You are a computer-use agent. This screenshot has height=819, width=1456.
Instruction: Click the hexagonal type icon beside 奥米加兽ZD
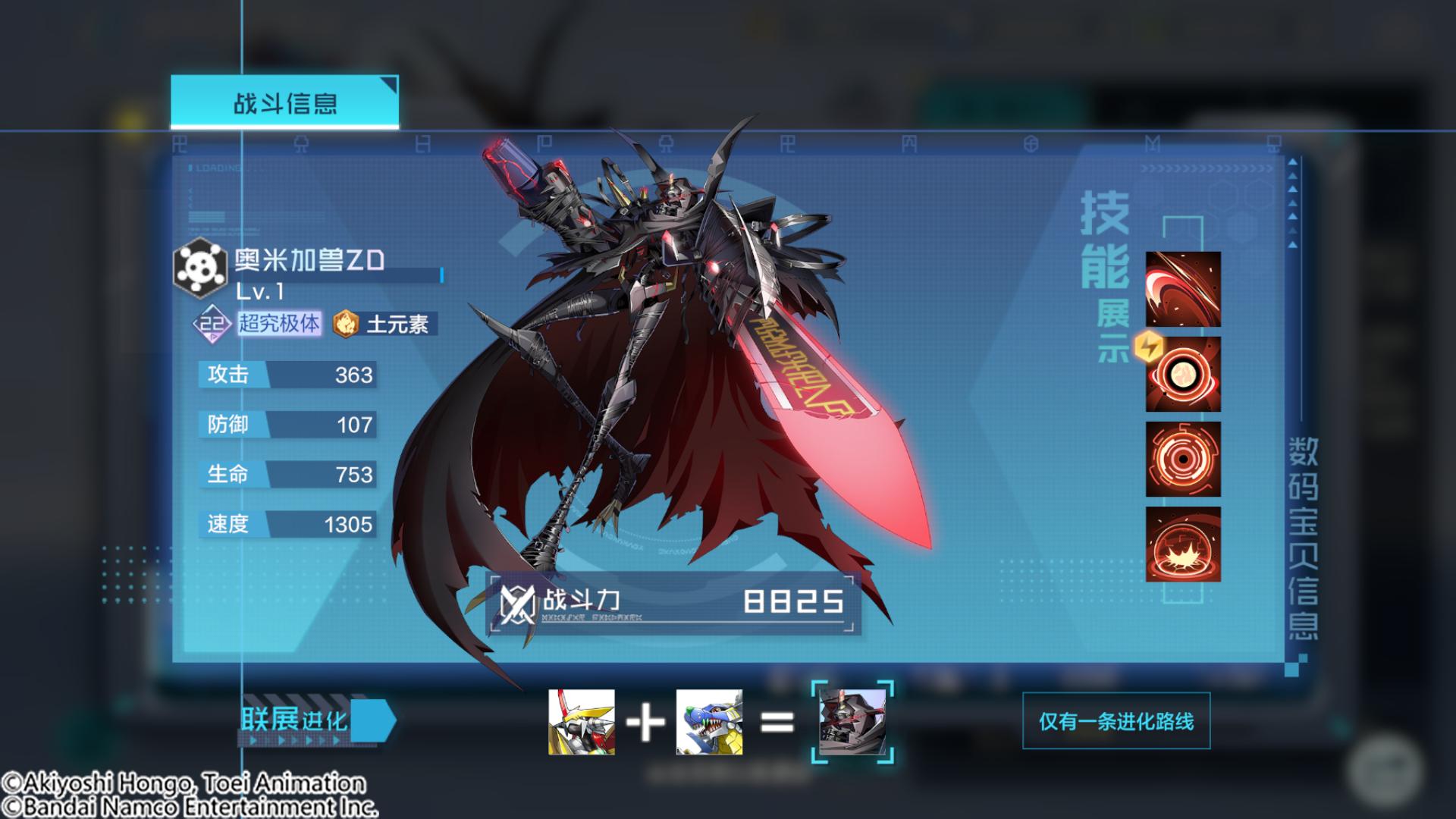click(200, 268)
